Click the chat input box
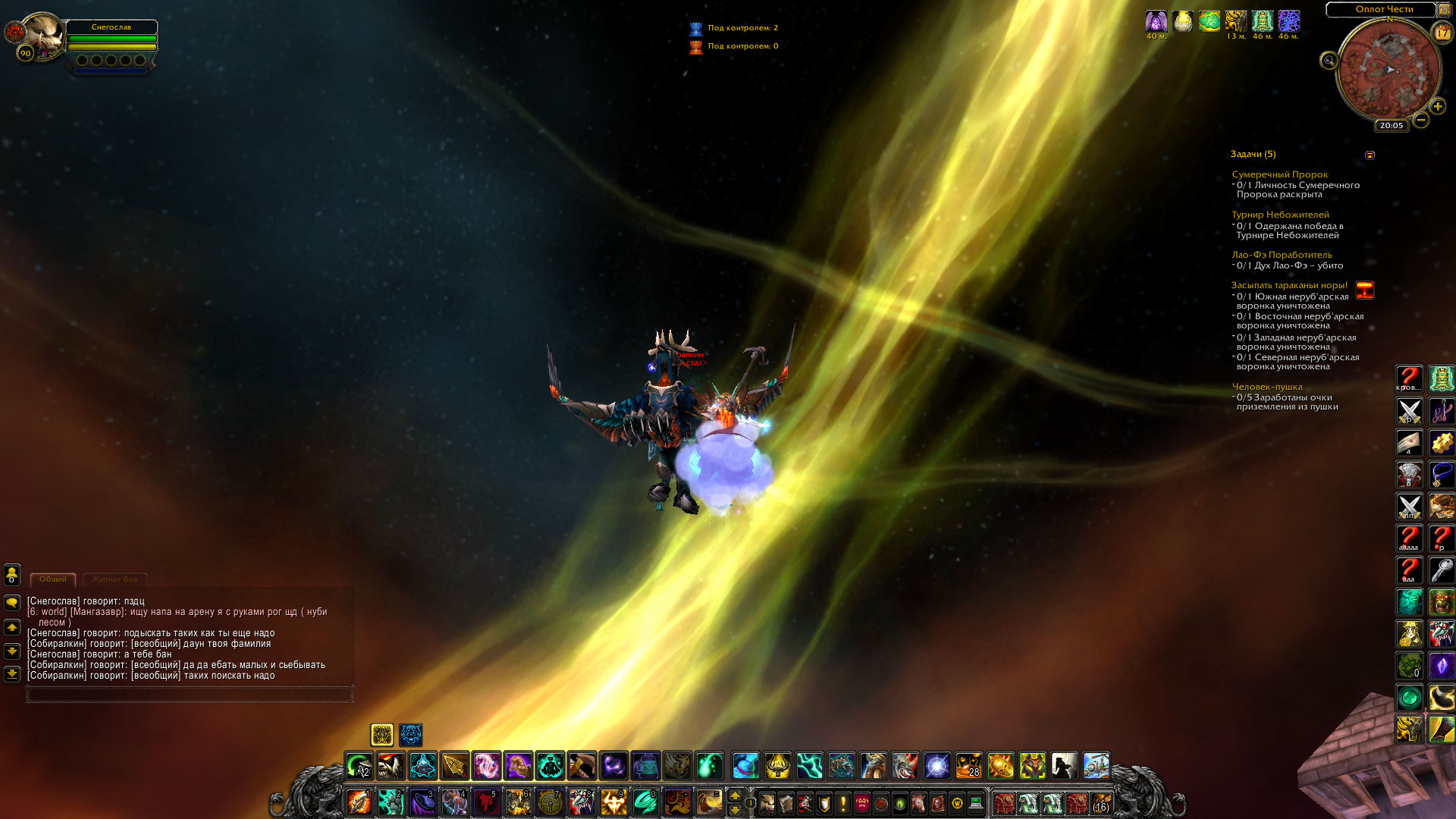This screenshot has height=819, width=1456. 190,694
